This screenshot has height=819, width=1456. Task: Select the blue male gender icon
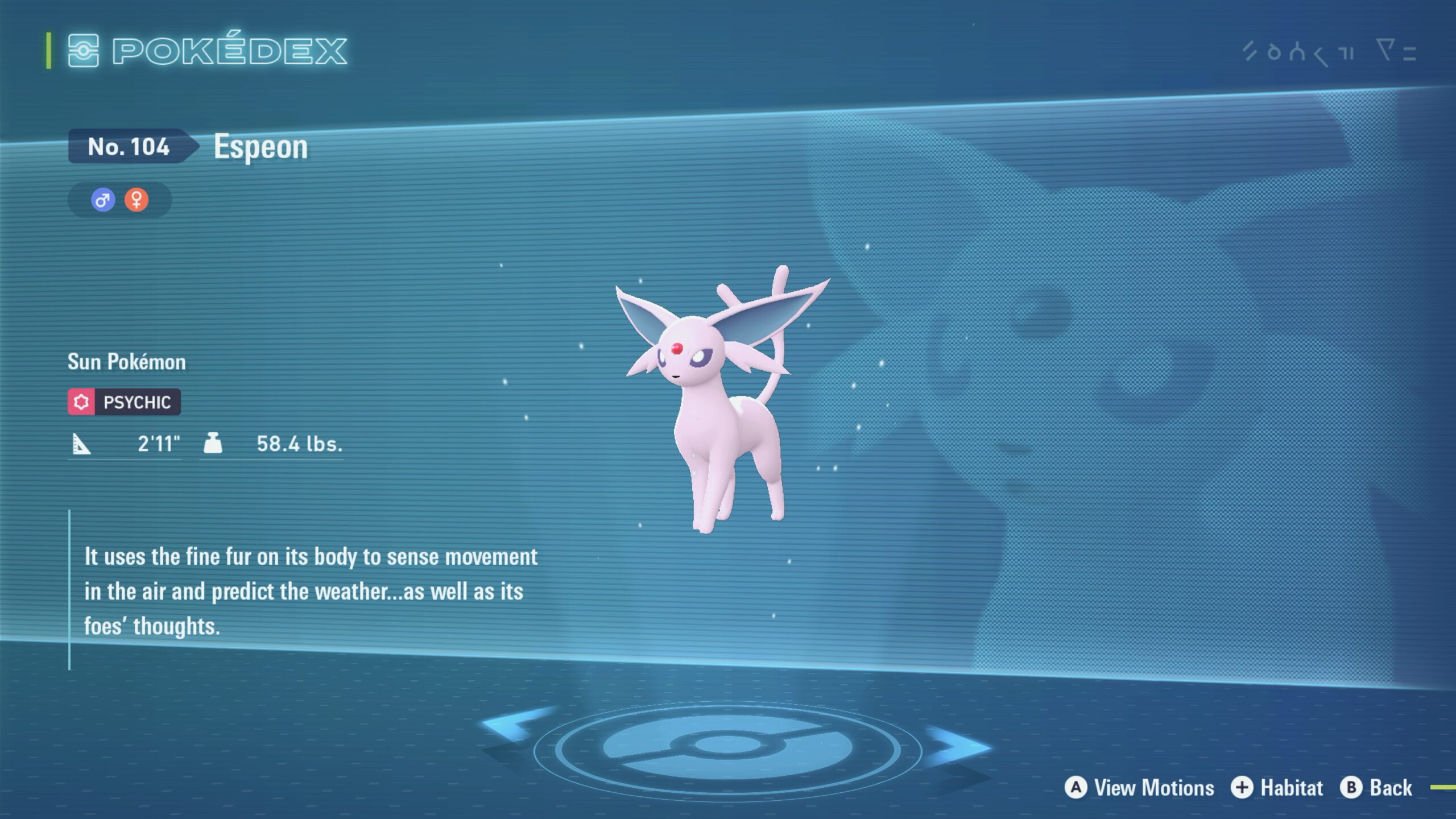[x=103, y=200]
